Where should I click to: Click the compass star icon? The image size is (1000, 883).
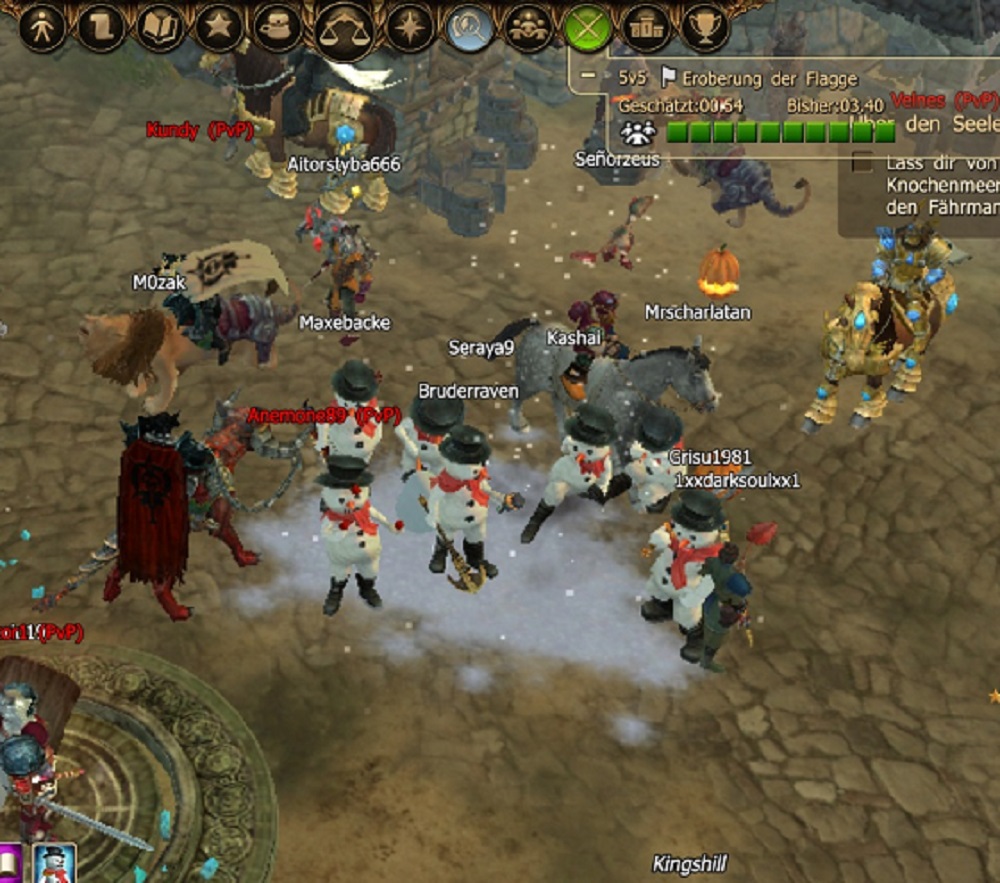(410, 29)
